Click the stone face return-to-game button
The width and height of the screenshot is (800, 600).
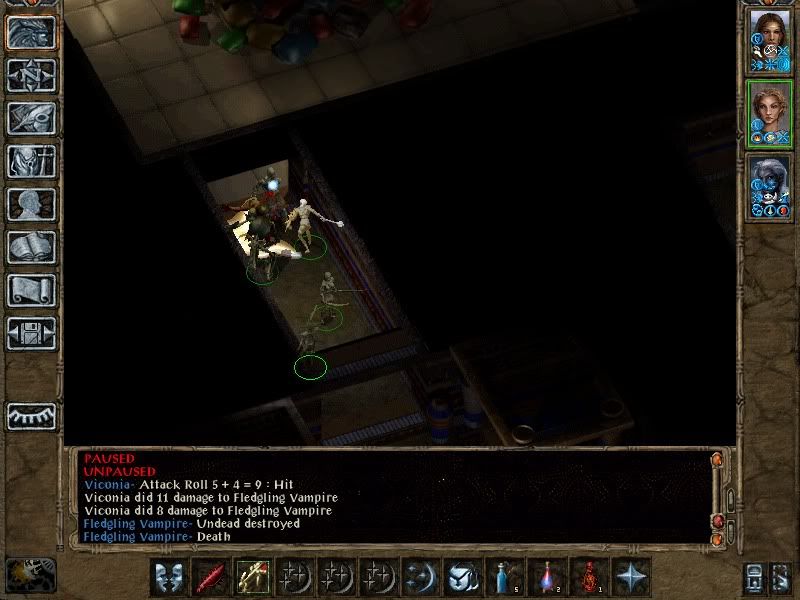(x=31, y=32)
